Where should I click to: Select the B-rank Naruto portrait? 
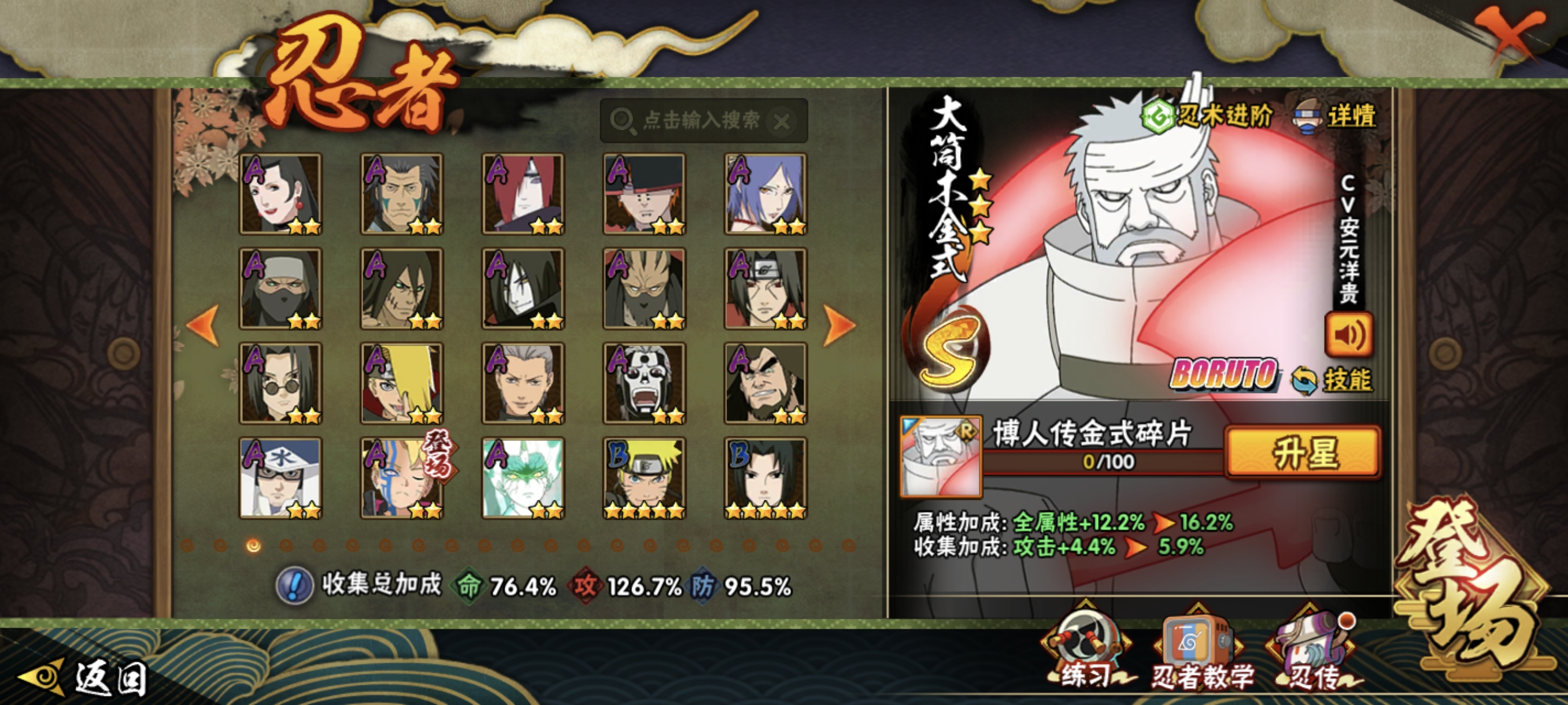pyautogui.click(x=644, y=477)
